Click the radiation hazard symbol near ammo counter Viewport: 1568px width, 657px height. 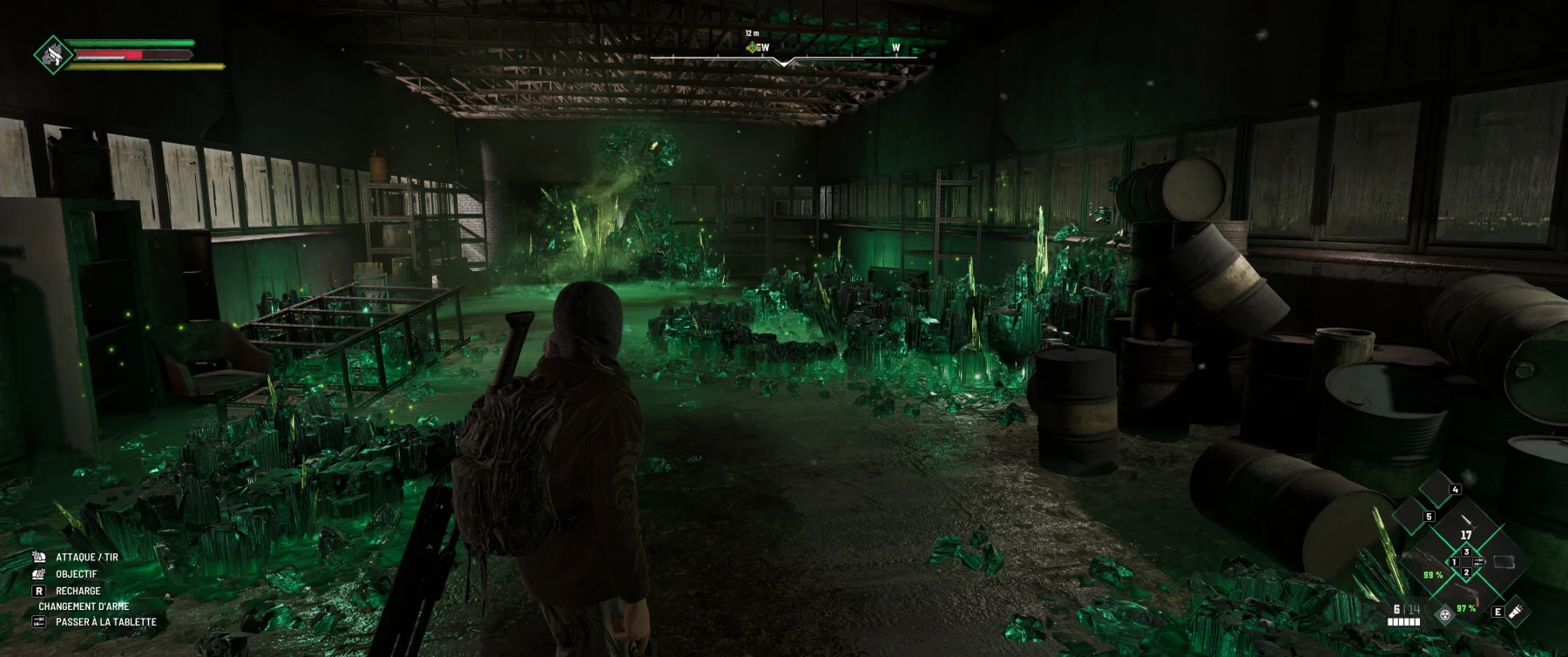click(1445, 616)
